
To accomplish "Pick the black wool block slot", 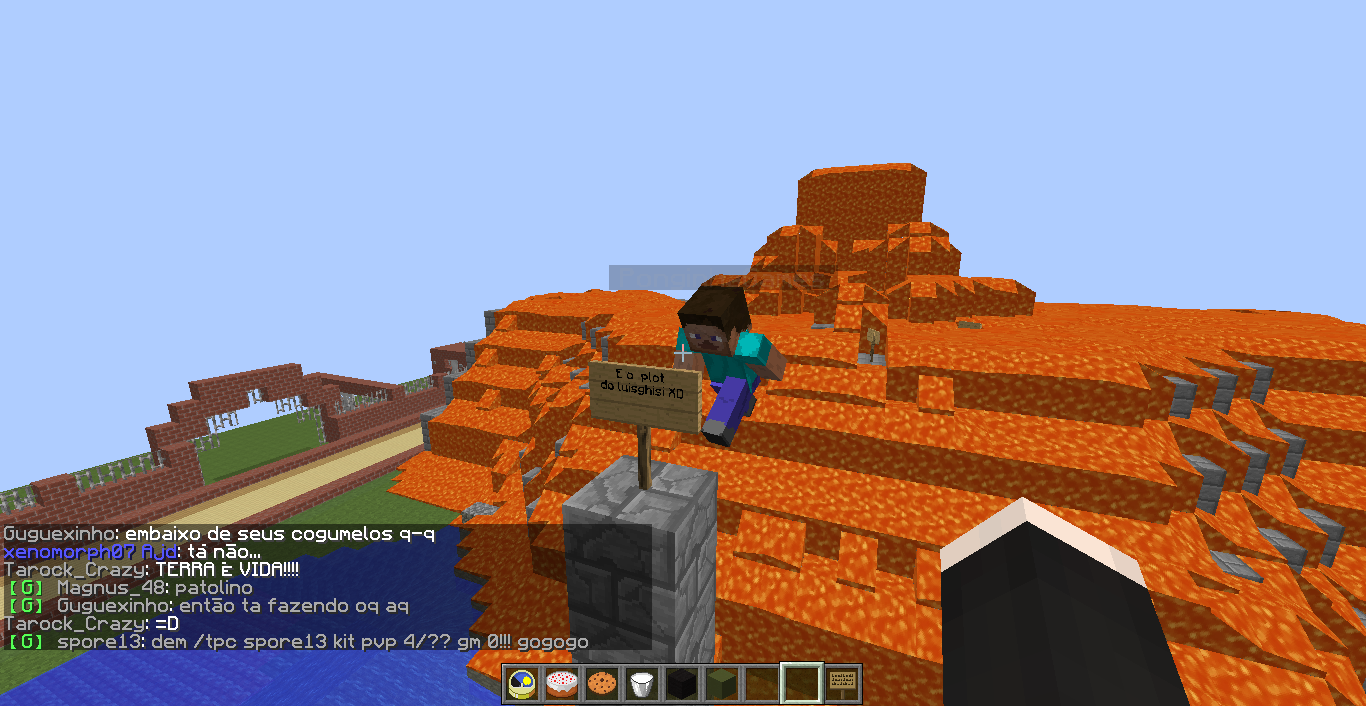I will point(682,684).
